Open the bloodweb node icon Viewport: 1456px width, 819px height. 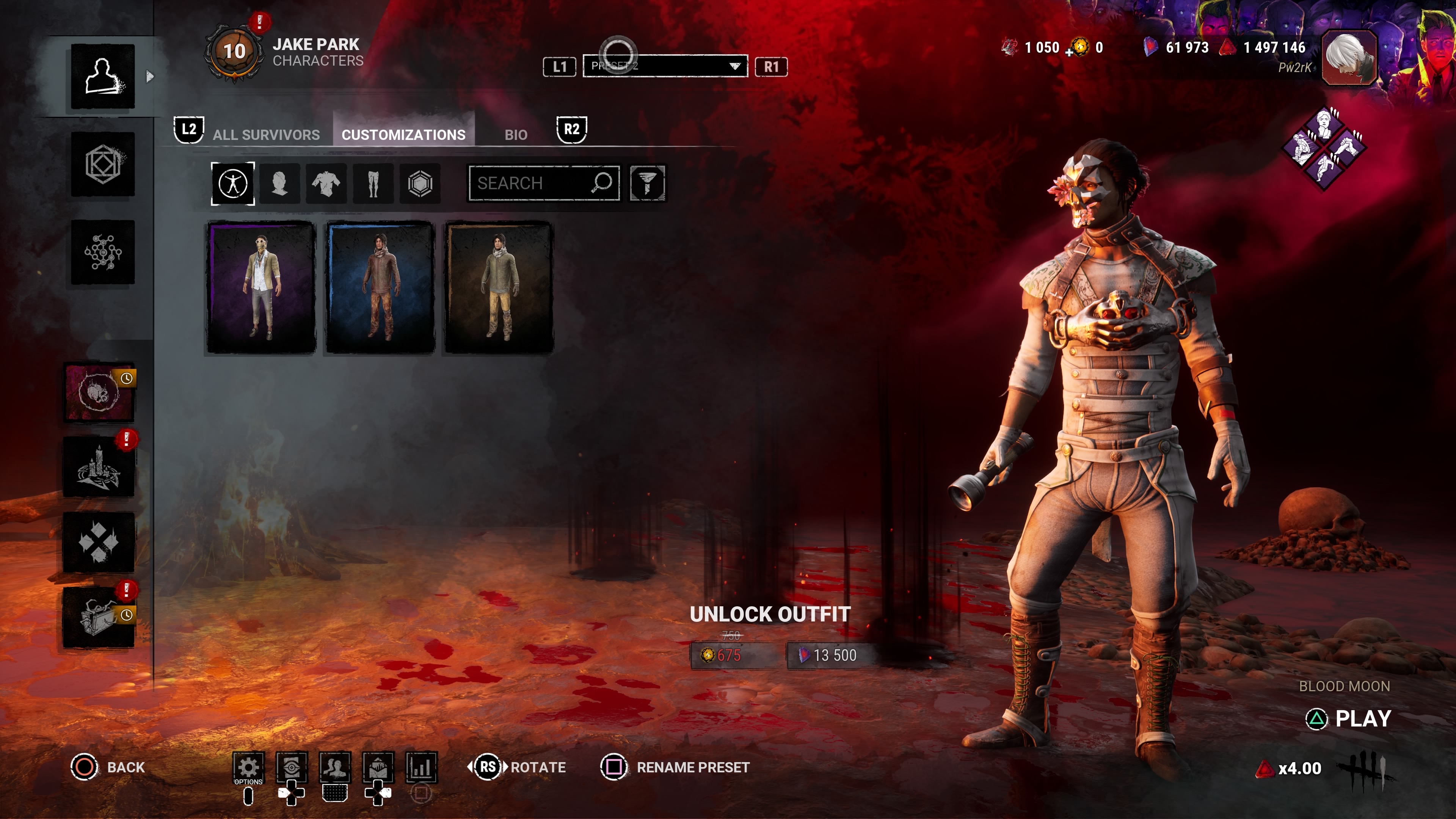[x=102, y=252]
